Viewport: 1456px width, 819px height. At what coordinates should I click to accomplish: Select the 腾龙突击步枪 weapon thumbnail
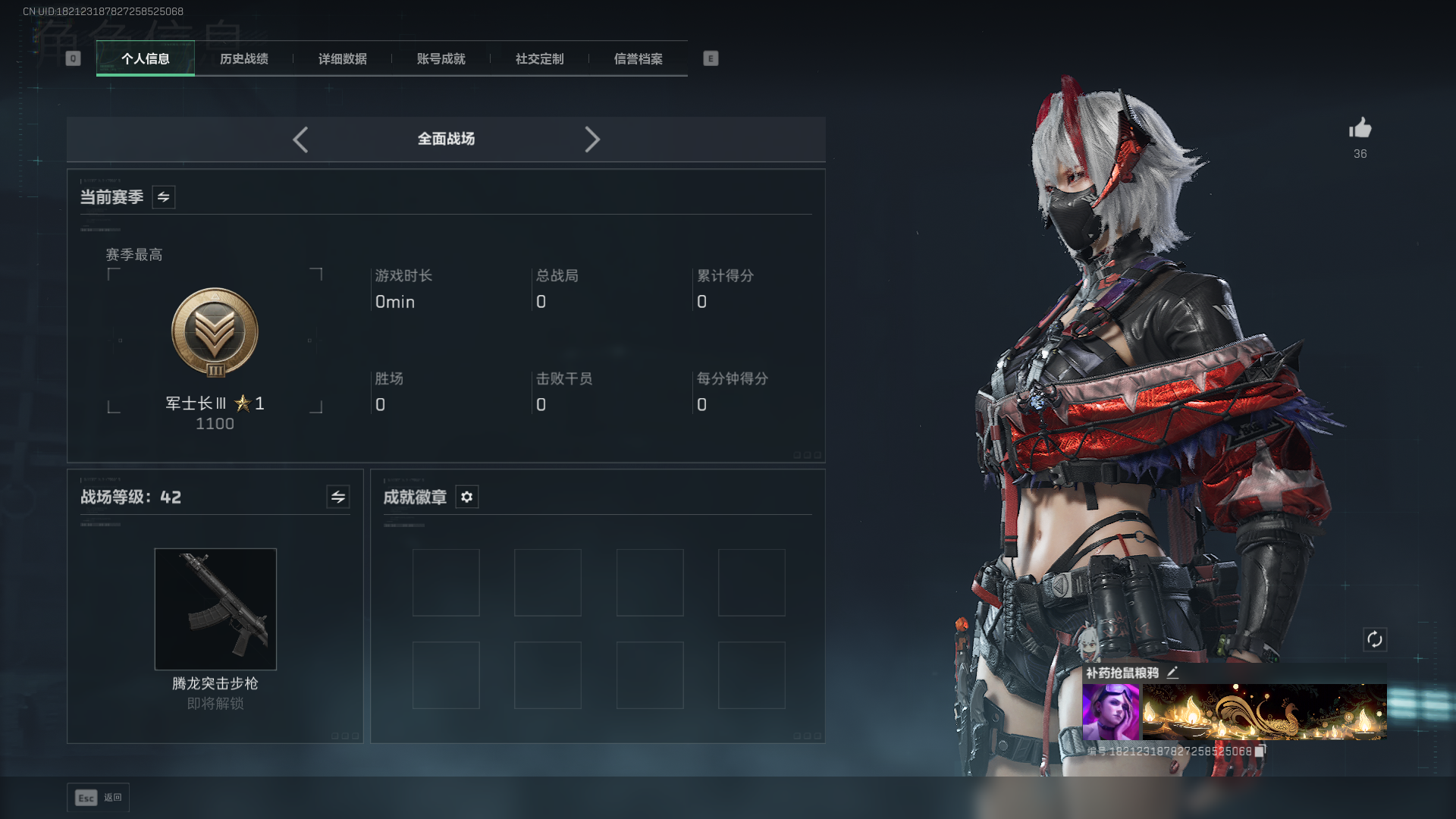click(215, 609)
